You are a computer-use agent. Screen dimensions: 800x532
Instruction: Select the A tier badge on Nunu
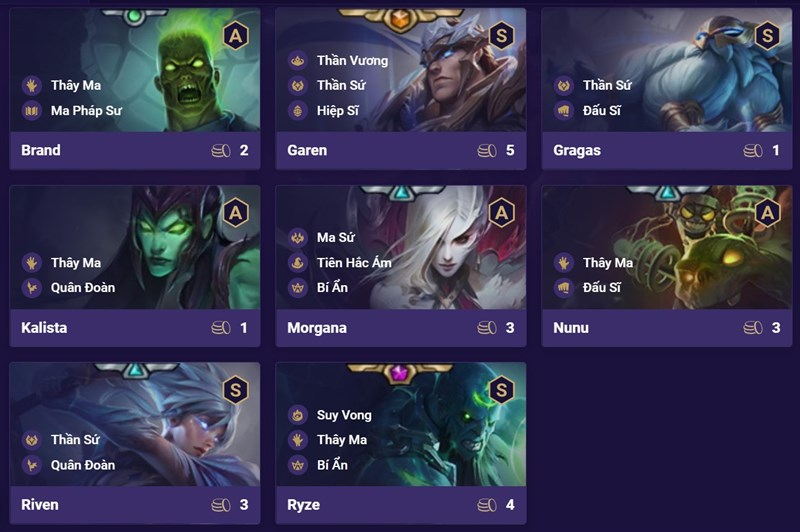(767, 213)
